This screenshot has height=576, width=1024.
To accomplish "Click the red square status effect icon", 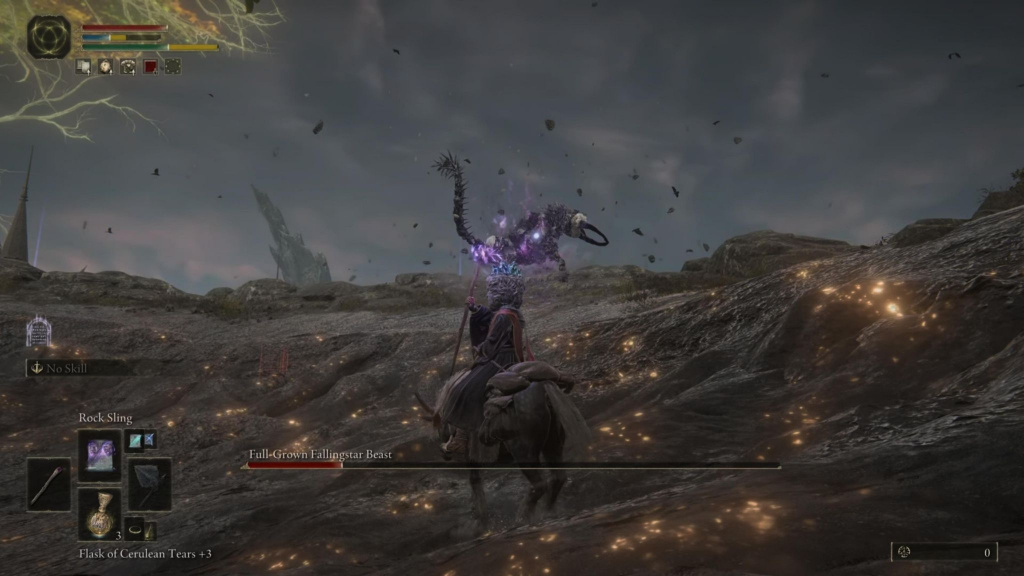I will 150,67.
